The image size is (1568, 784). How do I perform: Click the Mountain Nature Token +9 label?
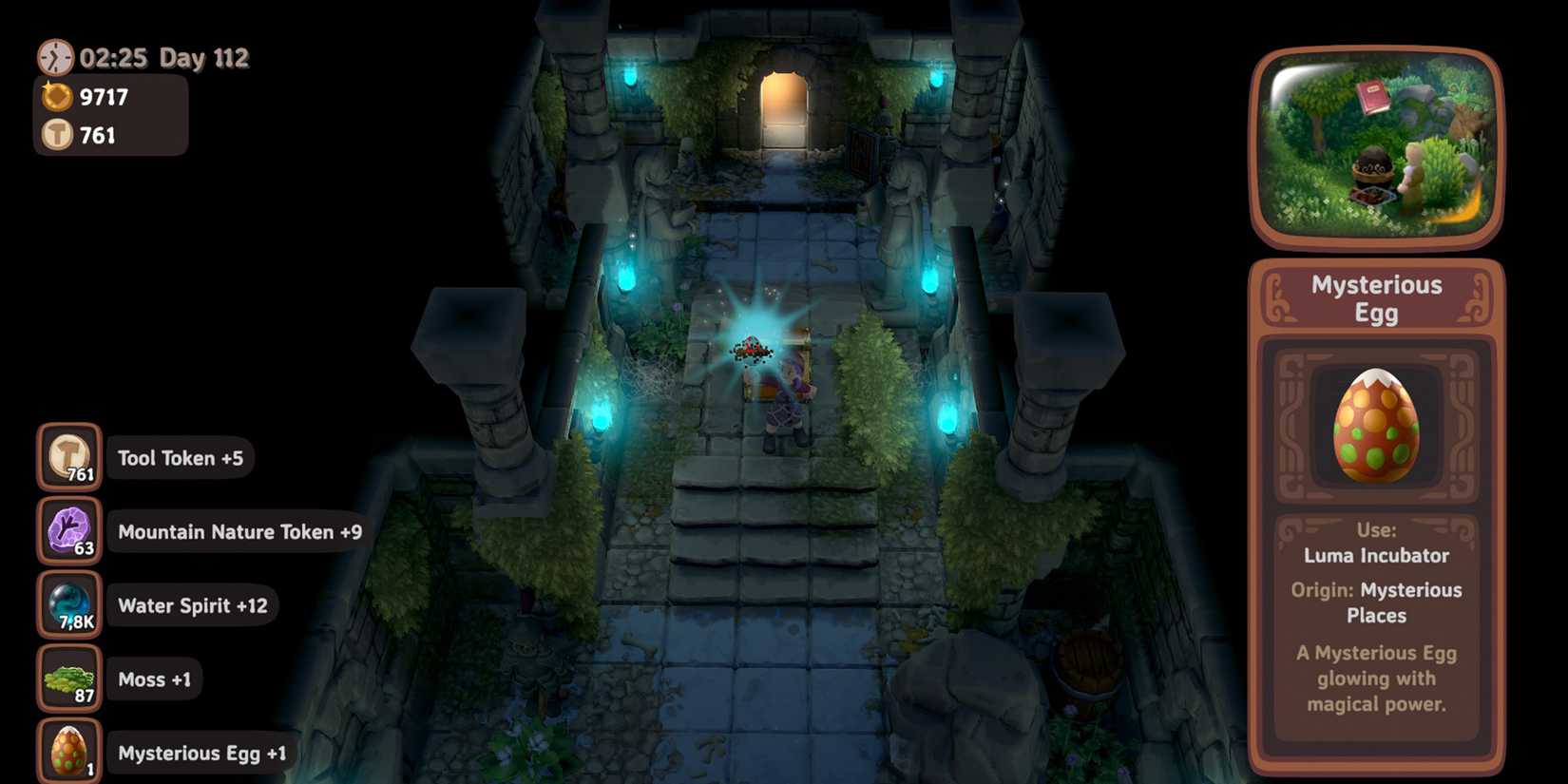[x=239, y=532]
